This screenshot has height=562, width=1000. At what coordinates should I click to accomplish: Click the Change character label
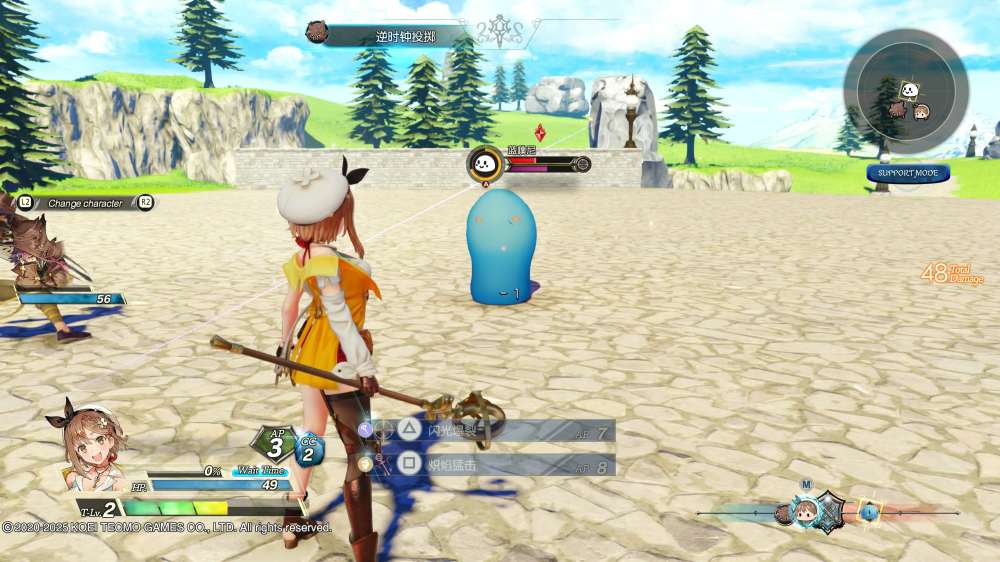[x=85, y=203]
